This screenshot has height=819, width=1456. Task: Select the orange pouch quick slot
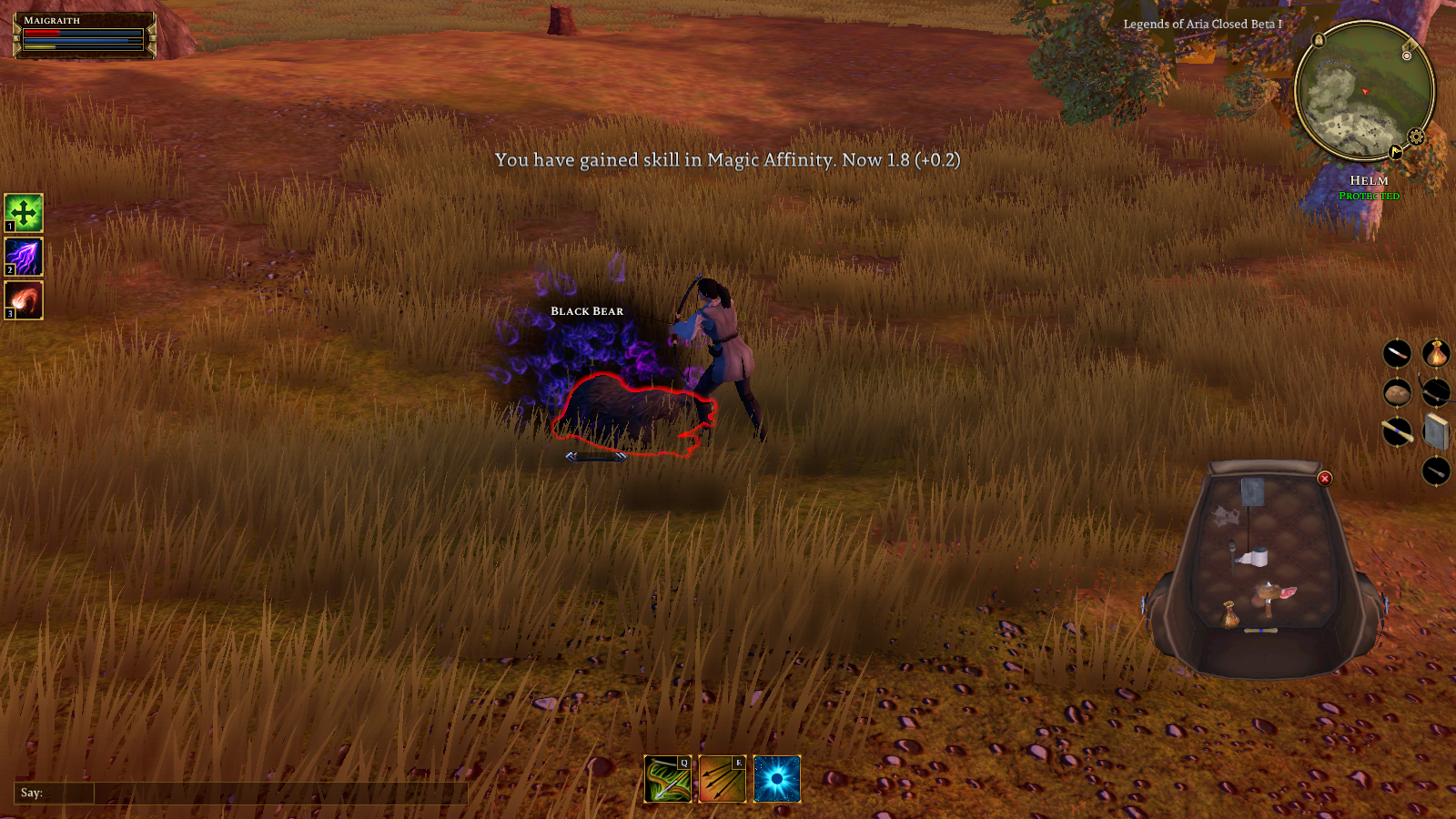1436,353
